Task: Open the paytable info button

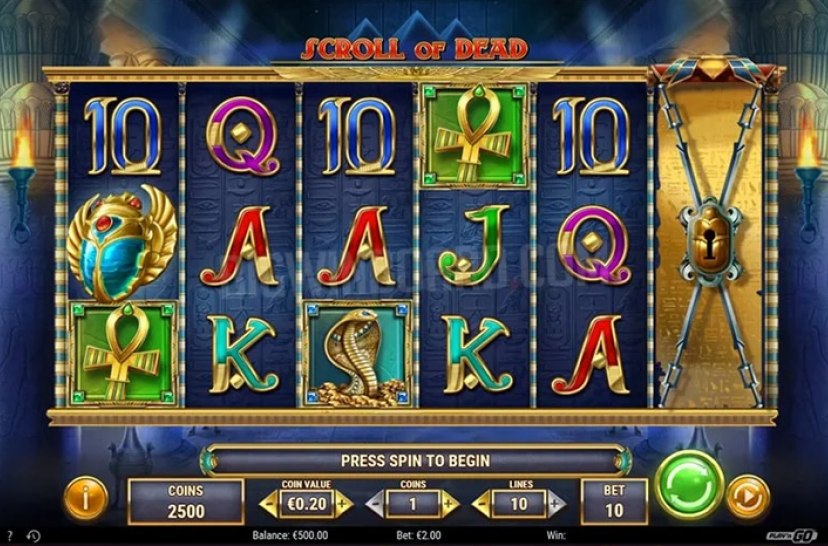Action: [x=85, y=498]
